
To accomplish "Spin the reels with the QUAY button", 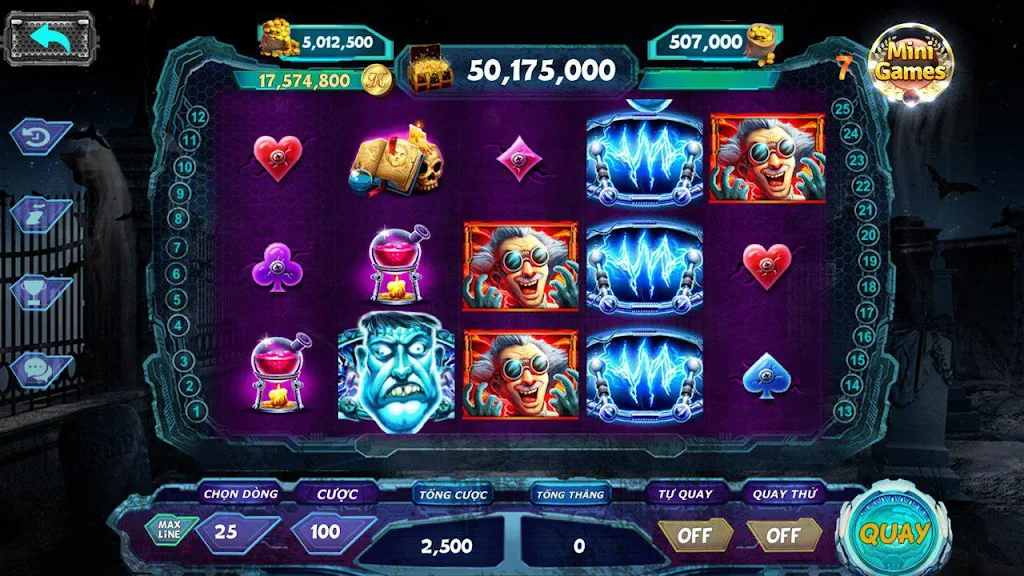I will 893,532.
